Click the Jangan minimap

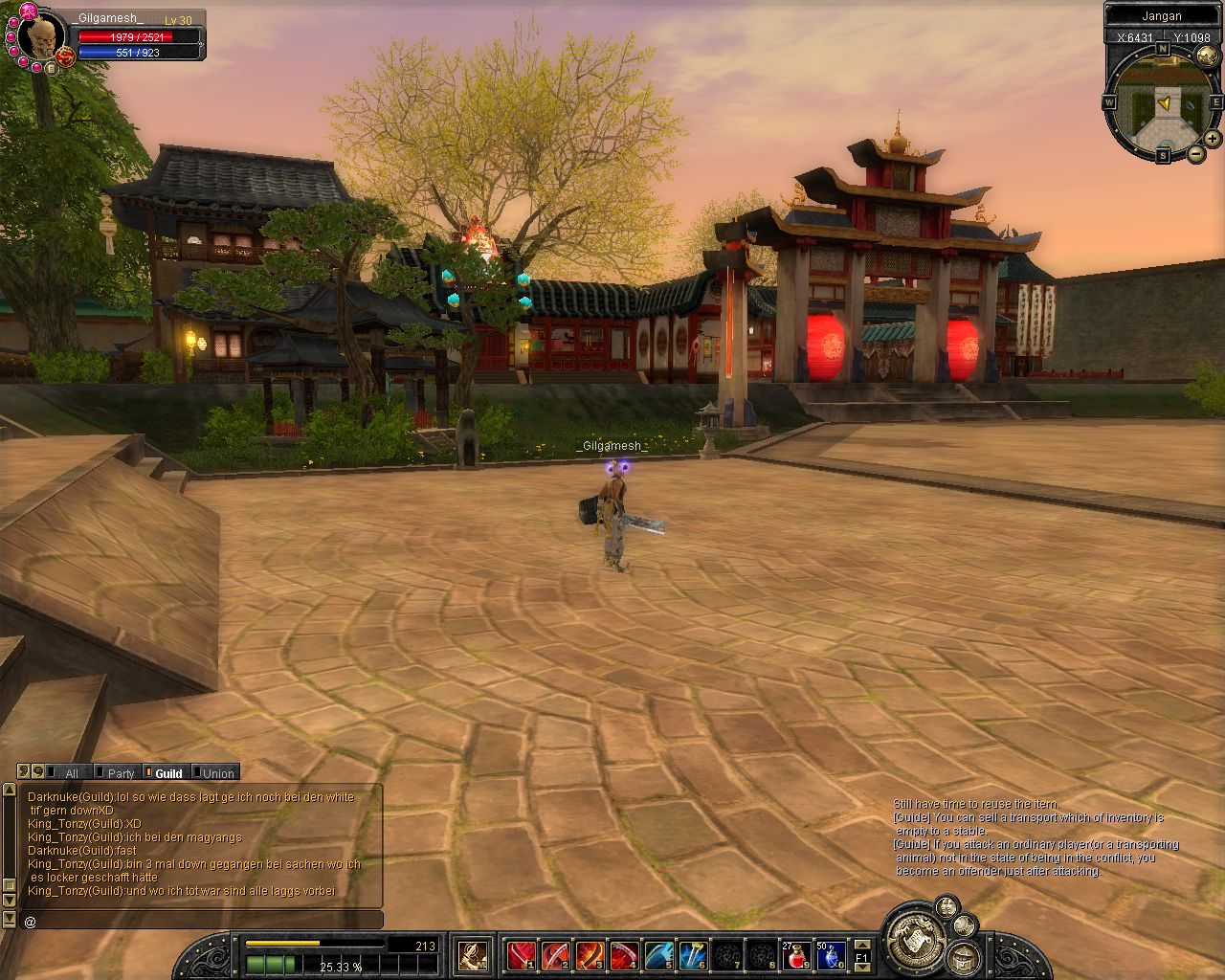coord(1162,100)
